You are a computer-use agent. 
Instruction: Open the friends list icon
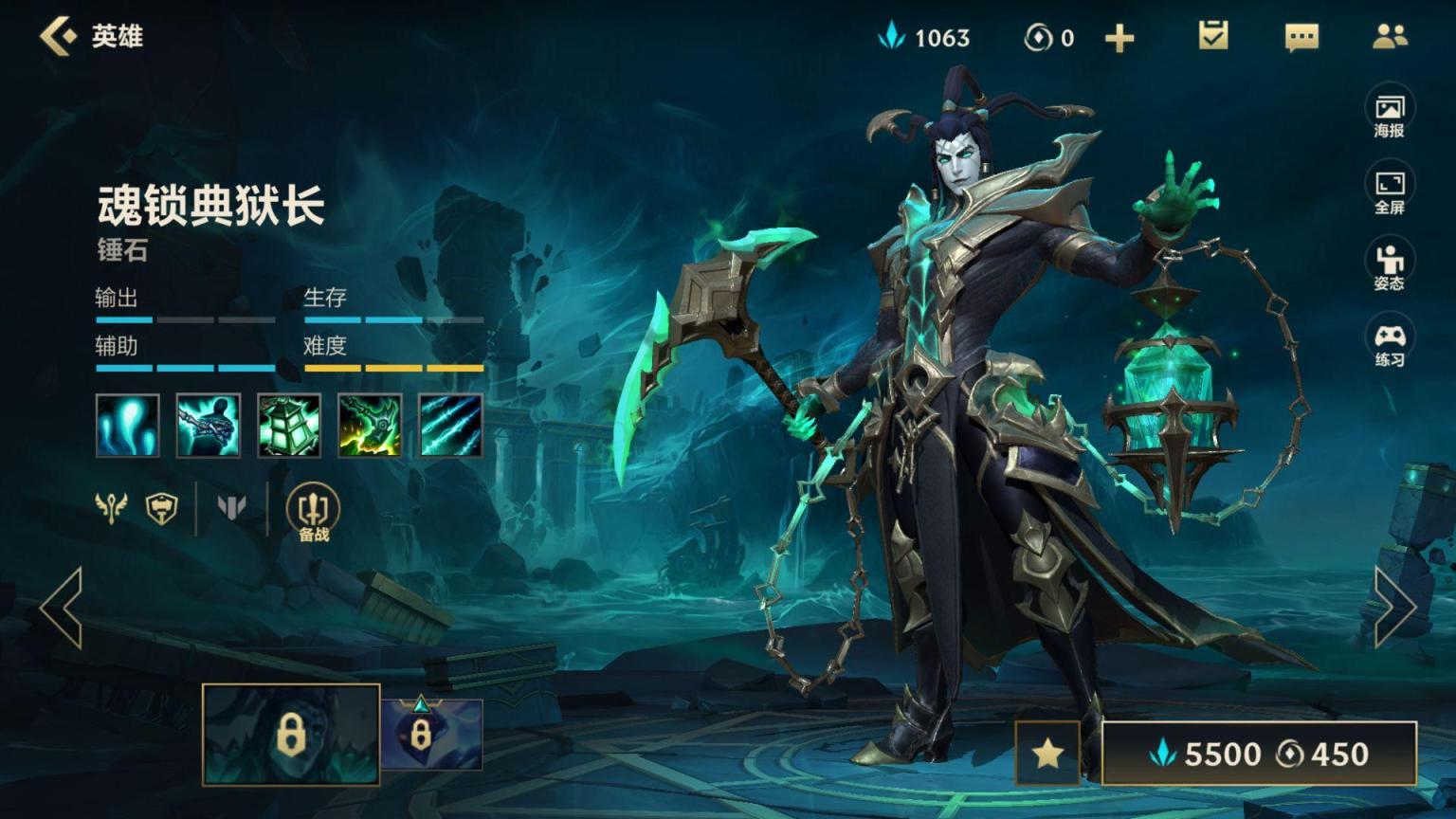1390,37
